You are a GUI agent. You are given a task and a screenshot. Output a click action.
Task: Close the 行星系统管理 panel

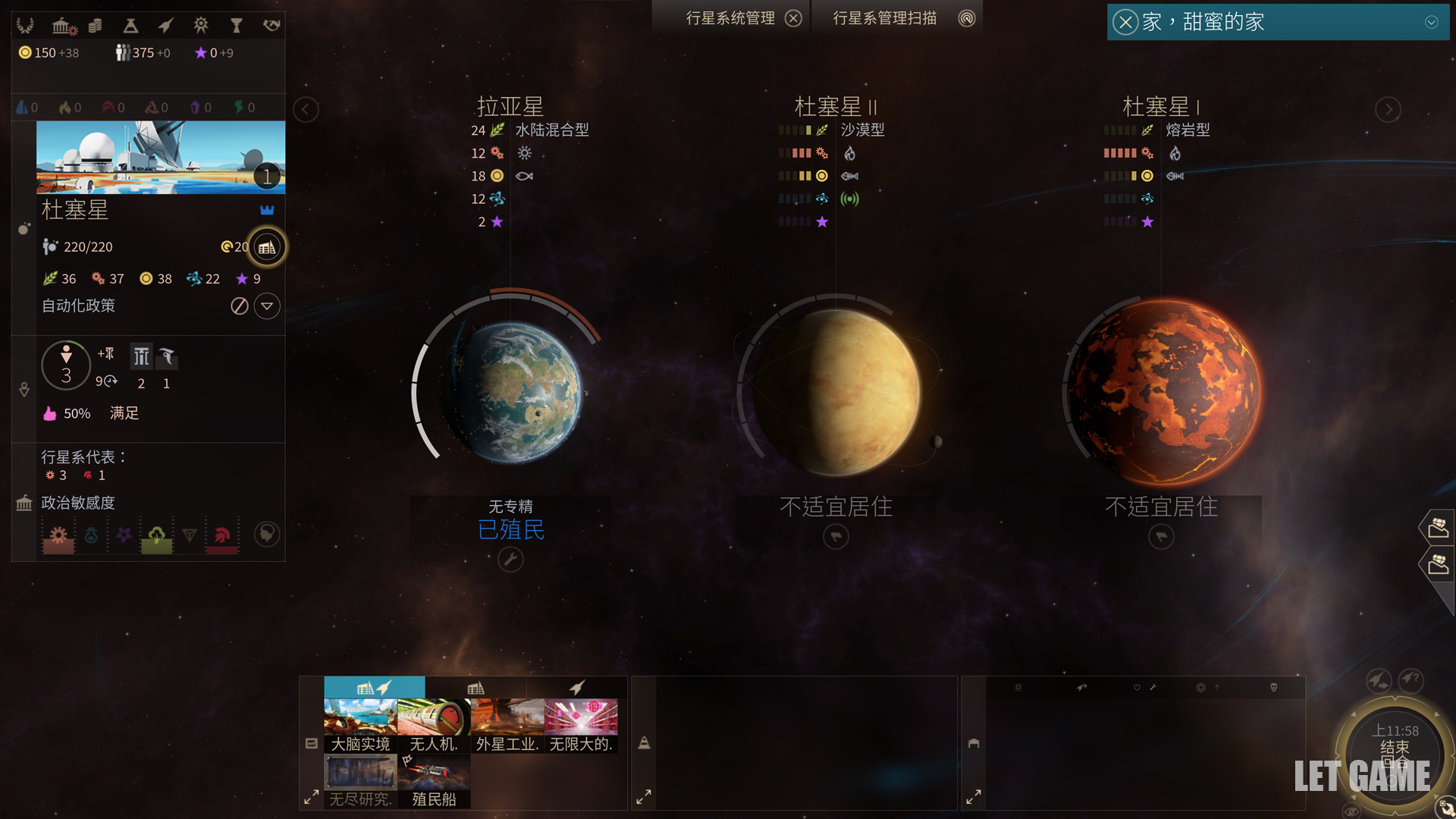(x=793, y=18)
